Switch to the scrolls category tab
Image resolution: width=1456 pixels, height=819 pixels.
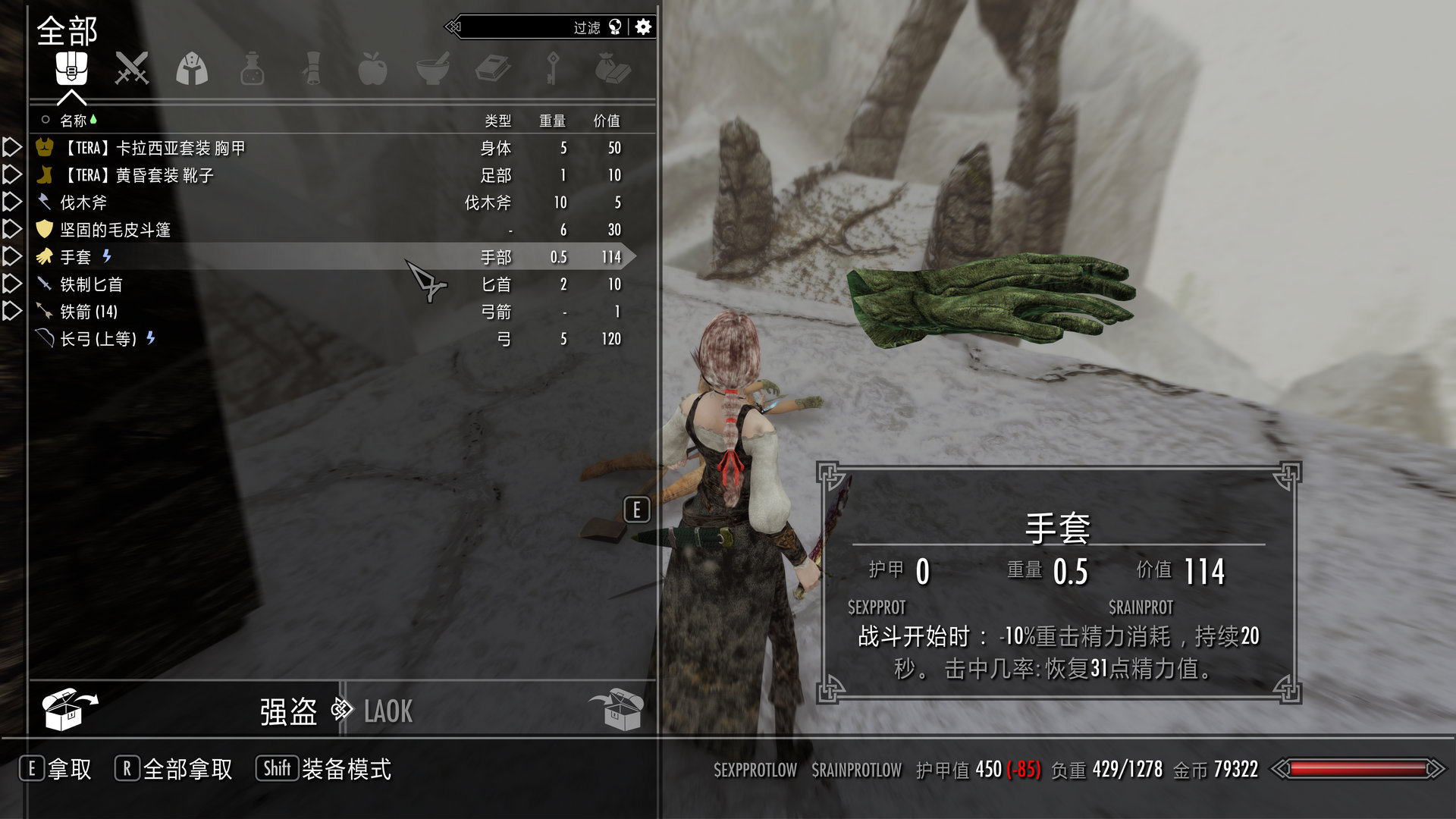click(x=312, y=70)
